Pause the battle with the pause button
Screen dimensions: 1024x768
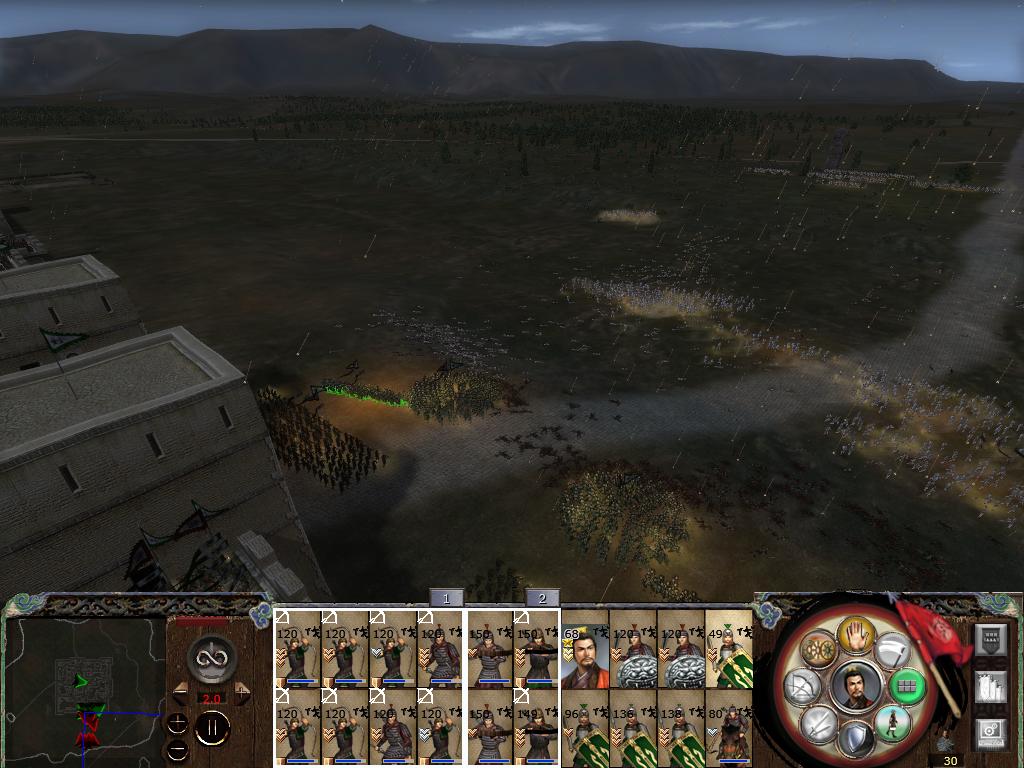click(212, 730)
